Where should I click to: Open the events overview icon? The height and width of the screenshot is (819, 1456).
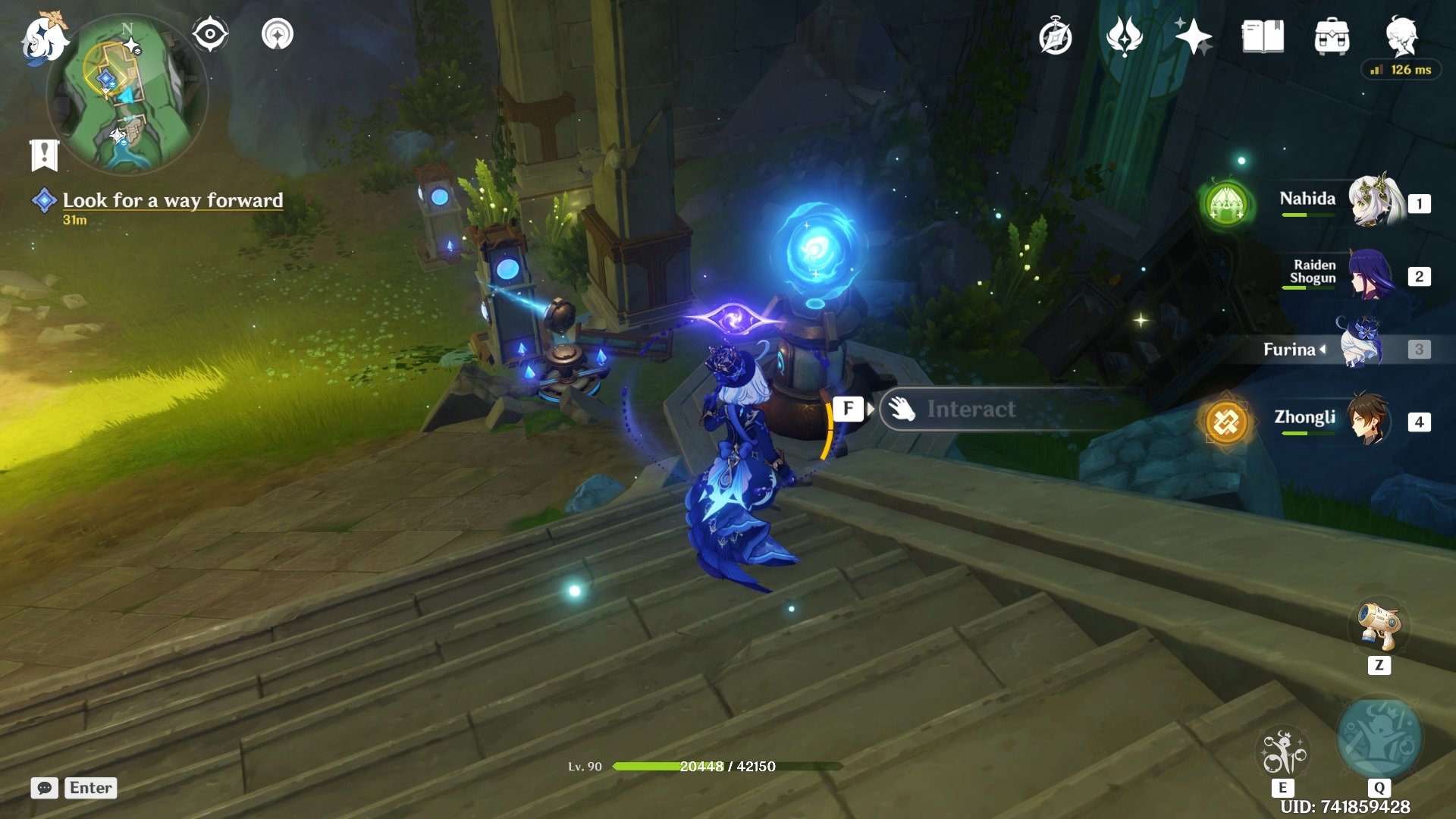pos(1124,36)
